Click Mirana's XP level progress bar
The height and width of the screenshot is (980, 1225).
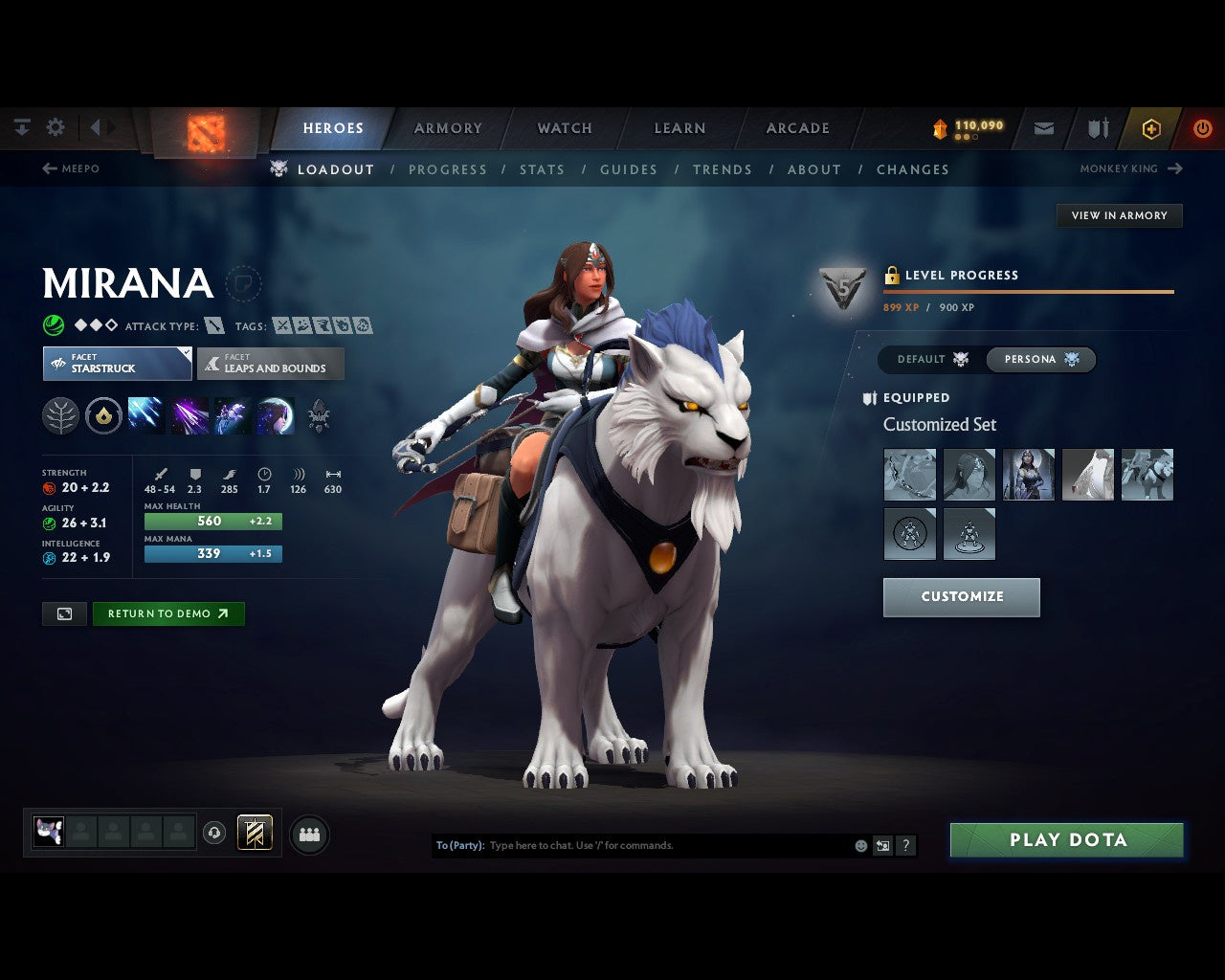point(1029,292)
